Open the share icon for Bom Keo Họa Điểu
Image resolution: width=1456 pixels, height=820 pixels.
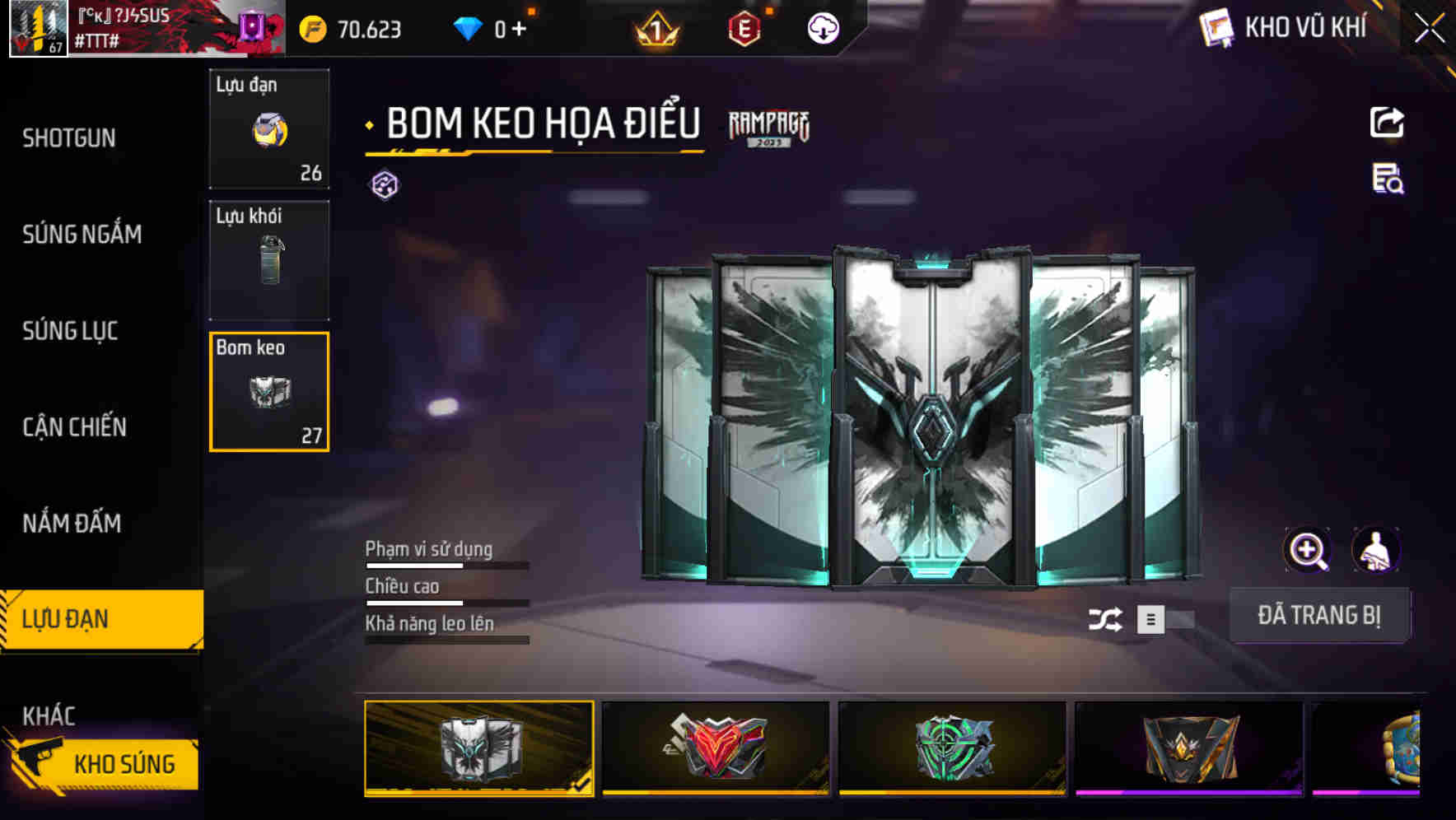(1387, 122)
